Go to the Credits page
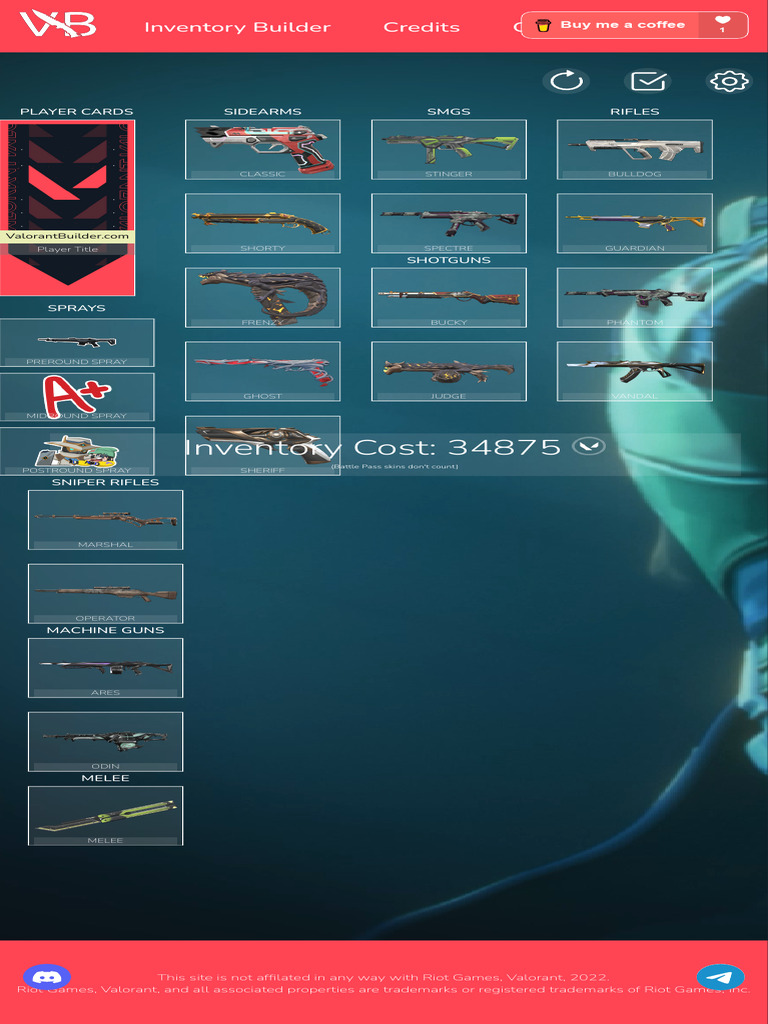Image resolution: width=768 pixels, height=1024 pixels. (421, 27)
